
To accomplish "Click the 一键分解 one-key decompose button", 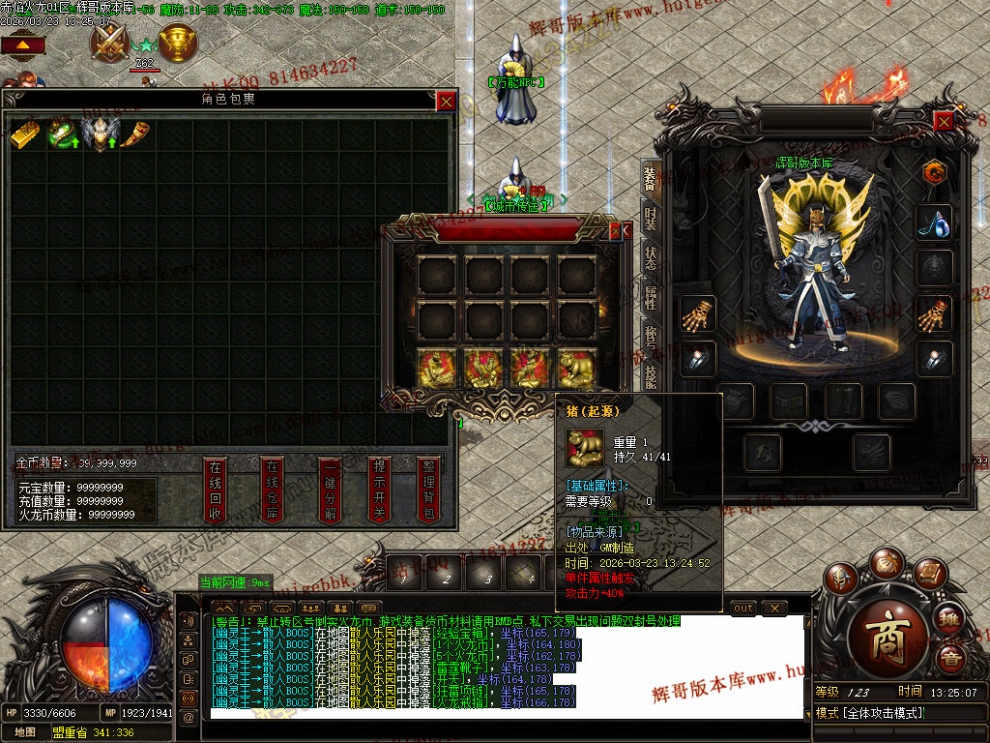I will (x=329, y=489).
